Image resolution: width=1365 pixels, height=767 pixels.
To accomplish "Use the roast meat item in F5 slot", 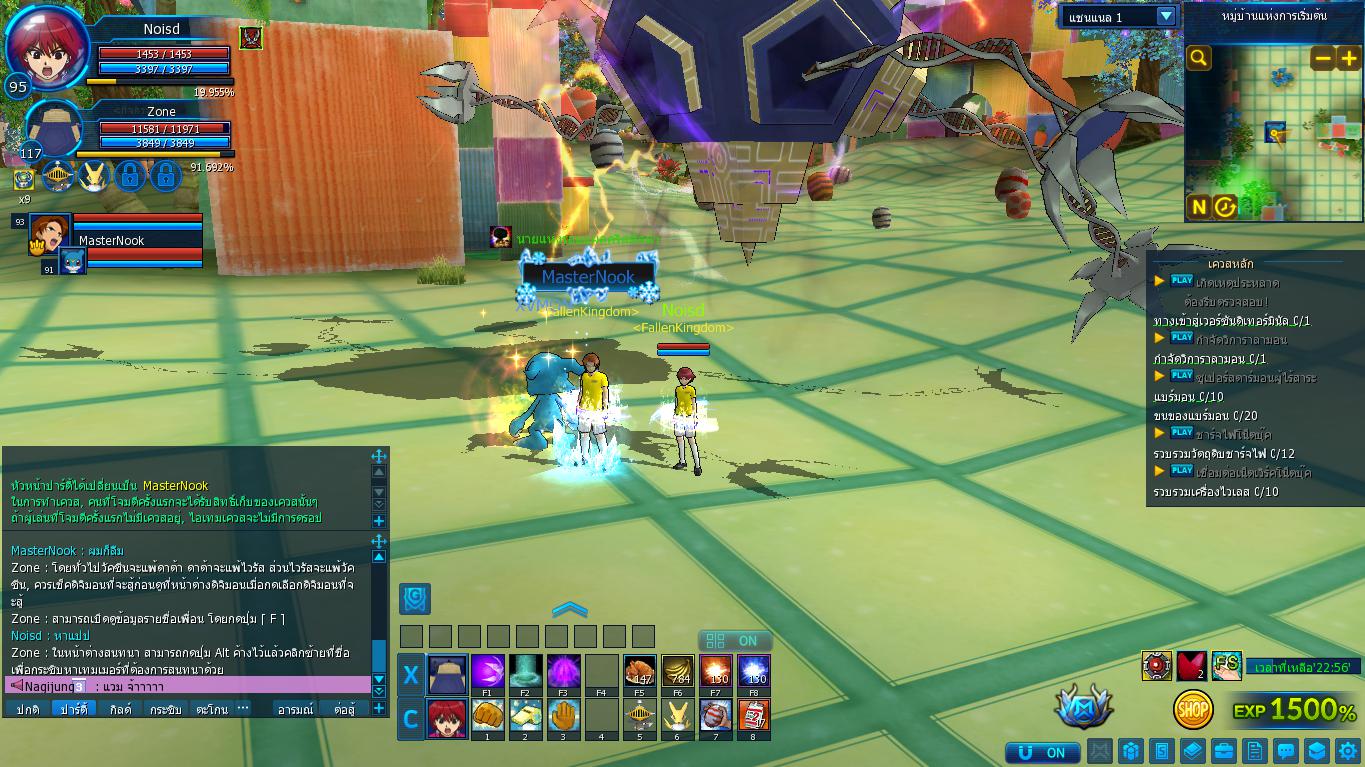I will (640, 671).
